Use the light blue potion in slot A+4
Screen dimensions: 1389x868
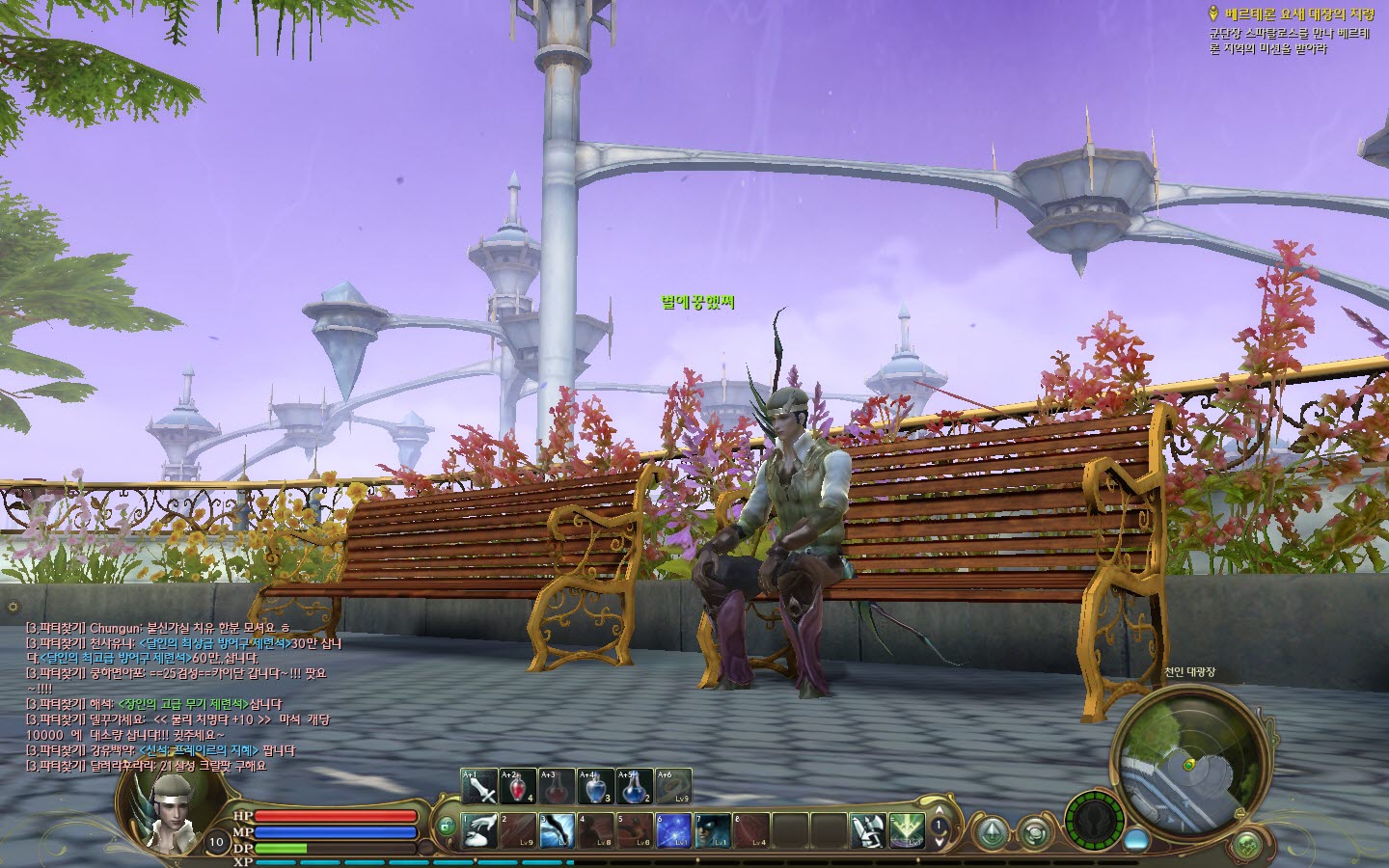click(595, 787)
